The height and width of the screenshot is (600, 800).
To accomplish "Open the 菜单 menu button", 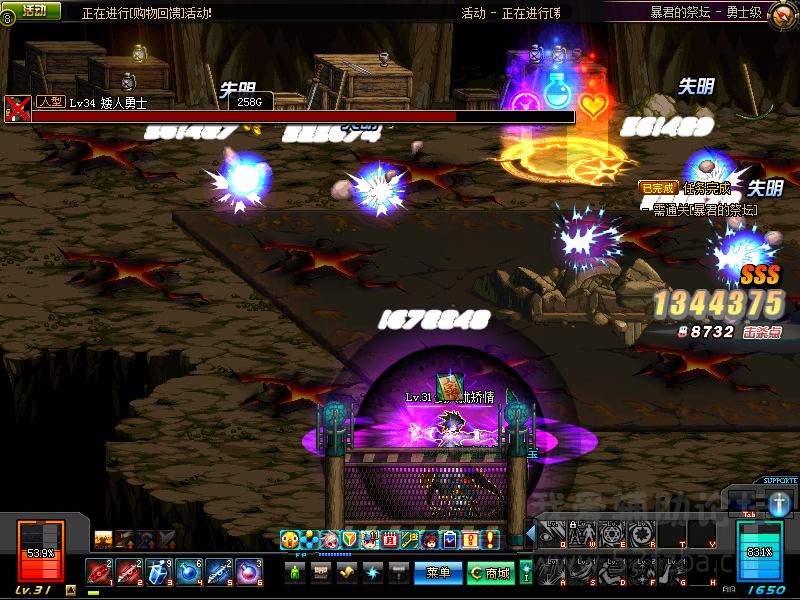I will [x=439, y=573].
